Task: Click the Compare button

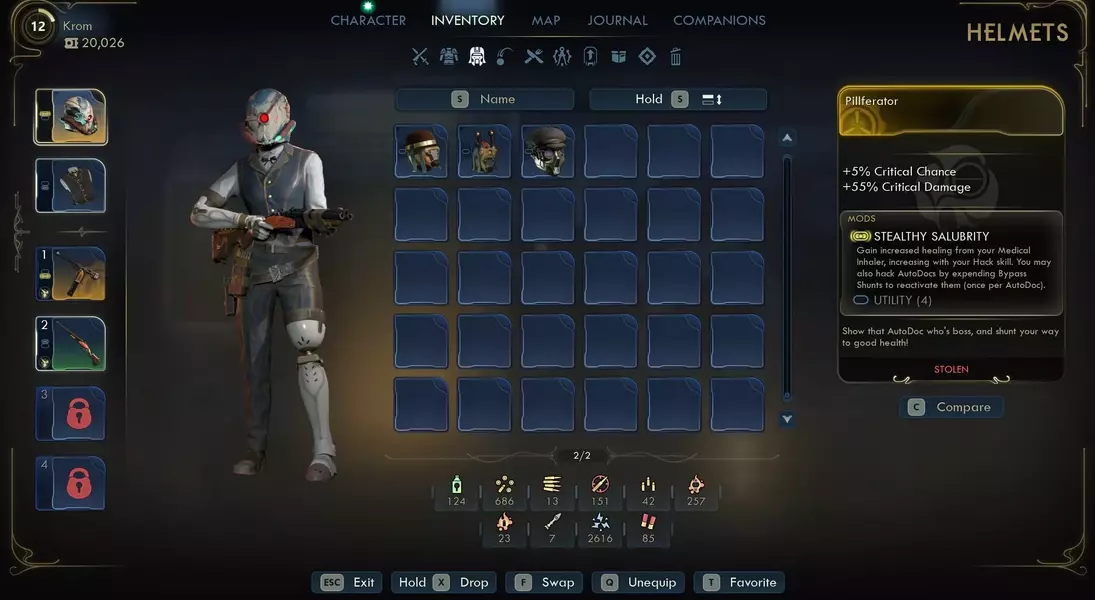Action: coord(951,407)
